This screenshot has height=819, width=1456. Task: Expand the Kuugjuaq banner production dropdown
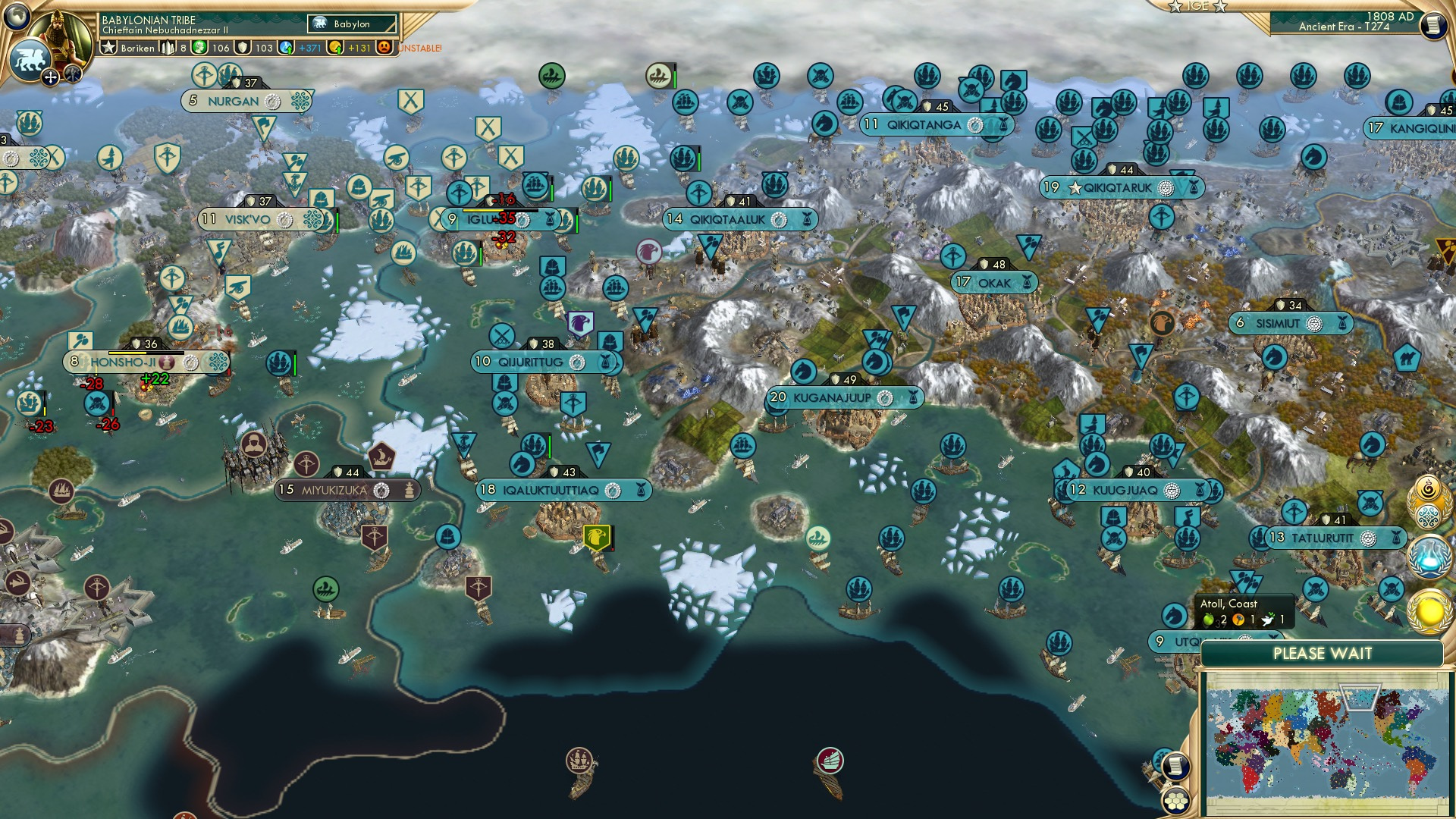tap(1200, 490)
